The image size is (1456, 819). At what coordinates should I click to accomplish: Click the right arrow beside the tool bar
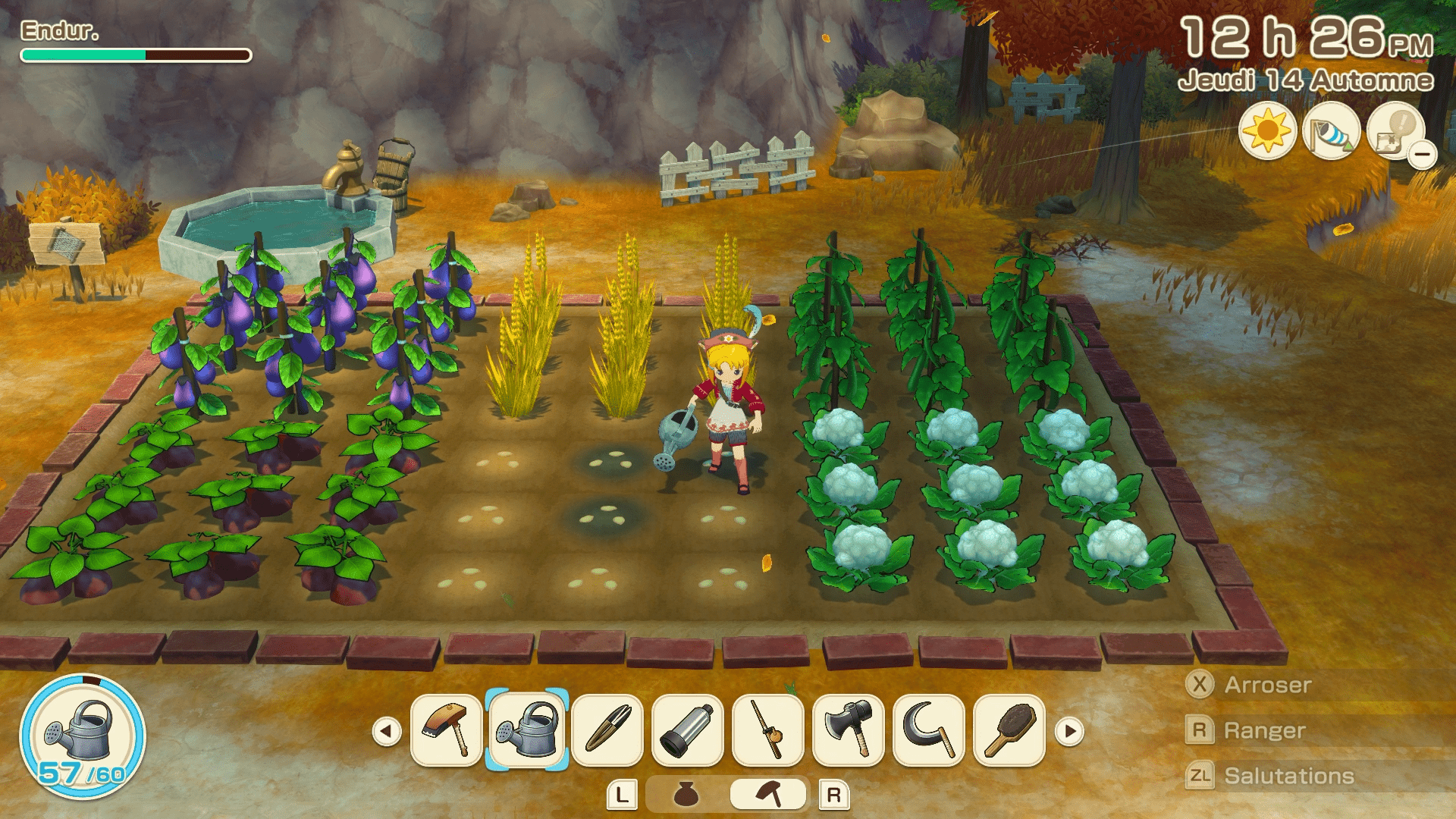click(x=1070, y=732)
